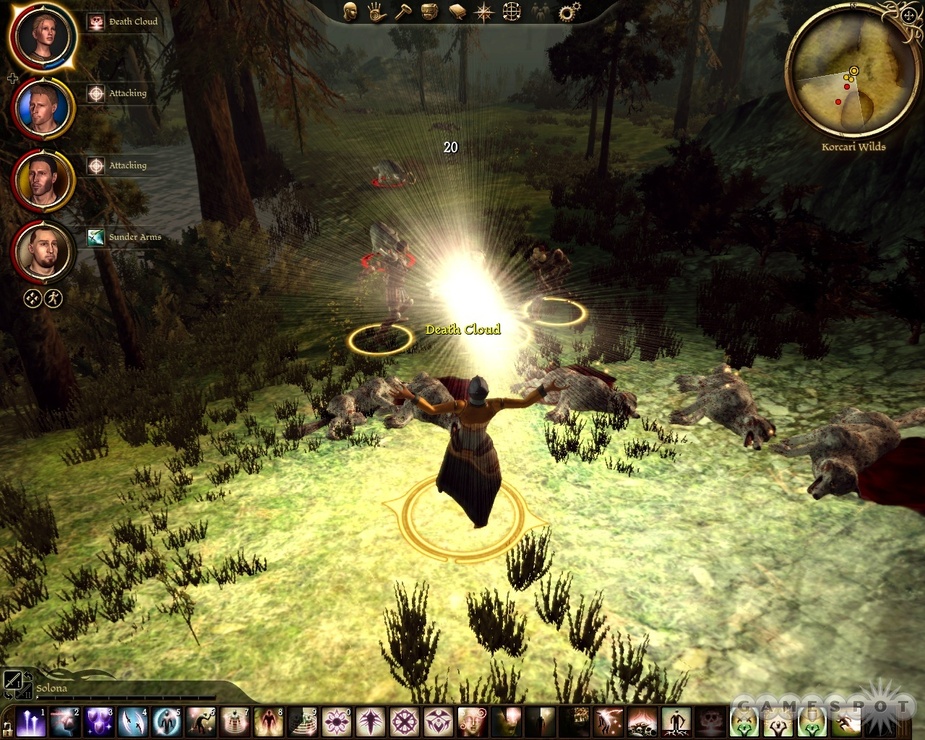Open the inventory backpack icon

tap(430, 12)
